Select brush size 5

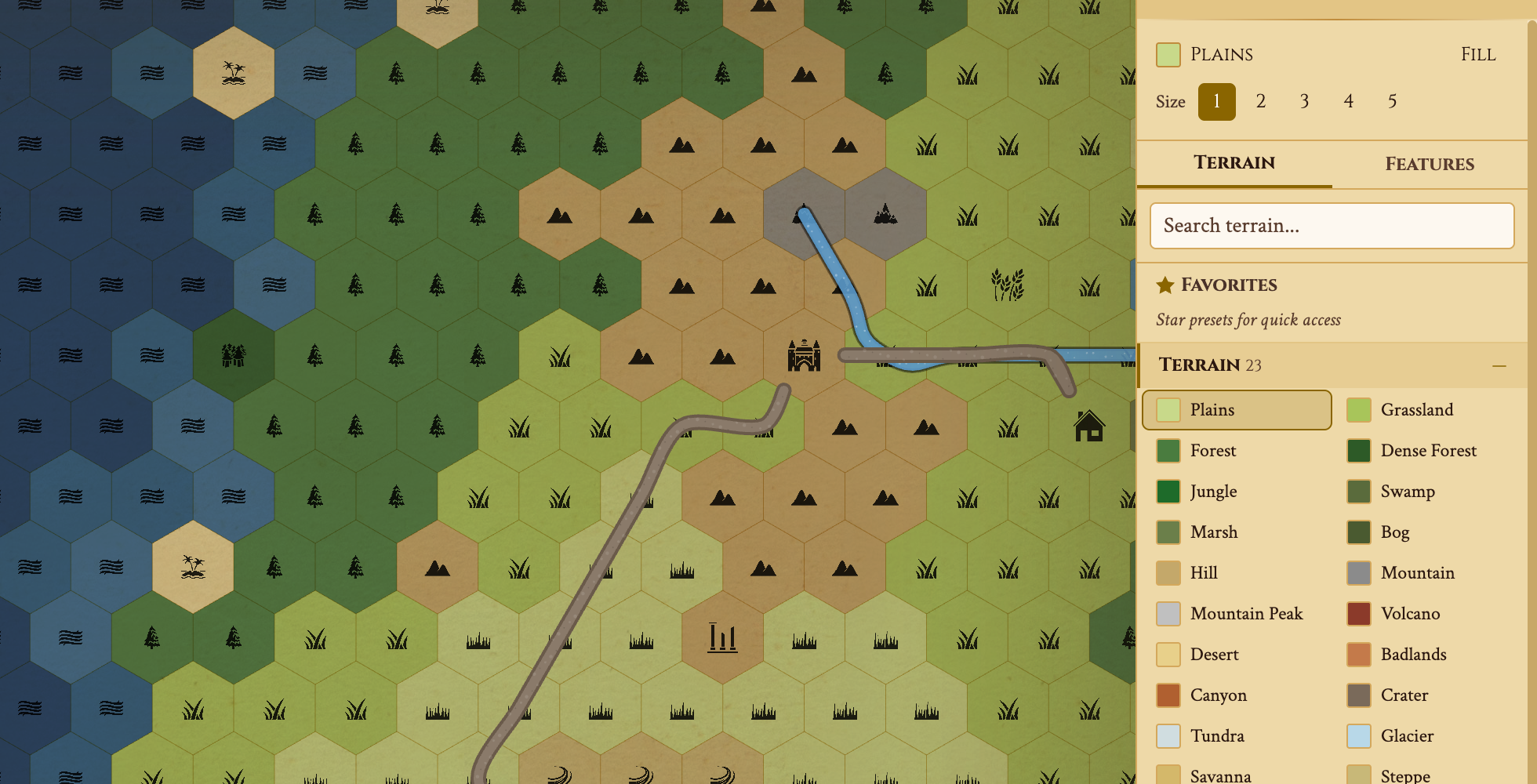pyautogui.click(x=1392, y=101)
